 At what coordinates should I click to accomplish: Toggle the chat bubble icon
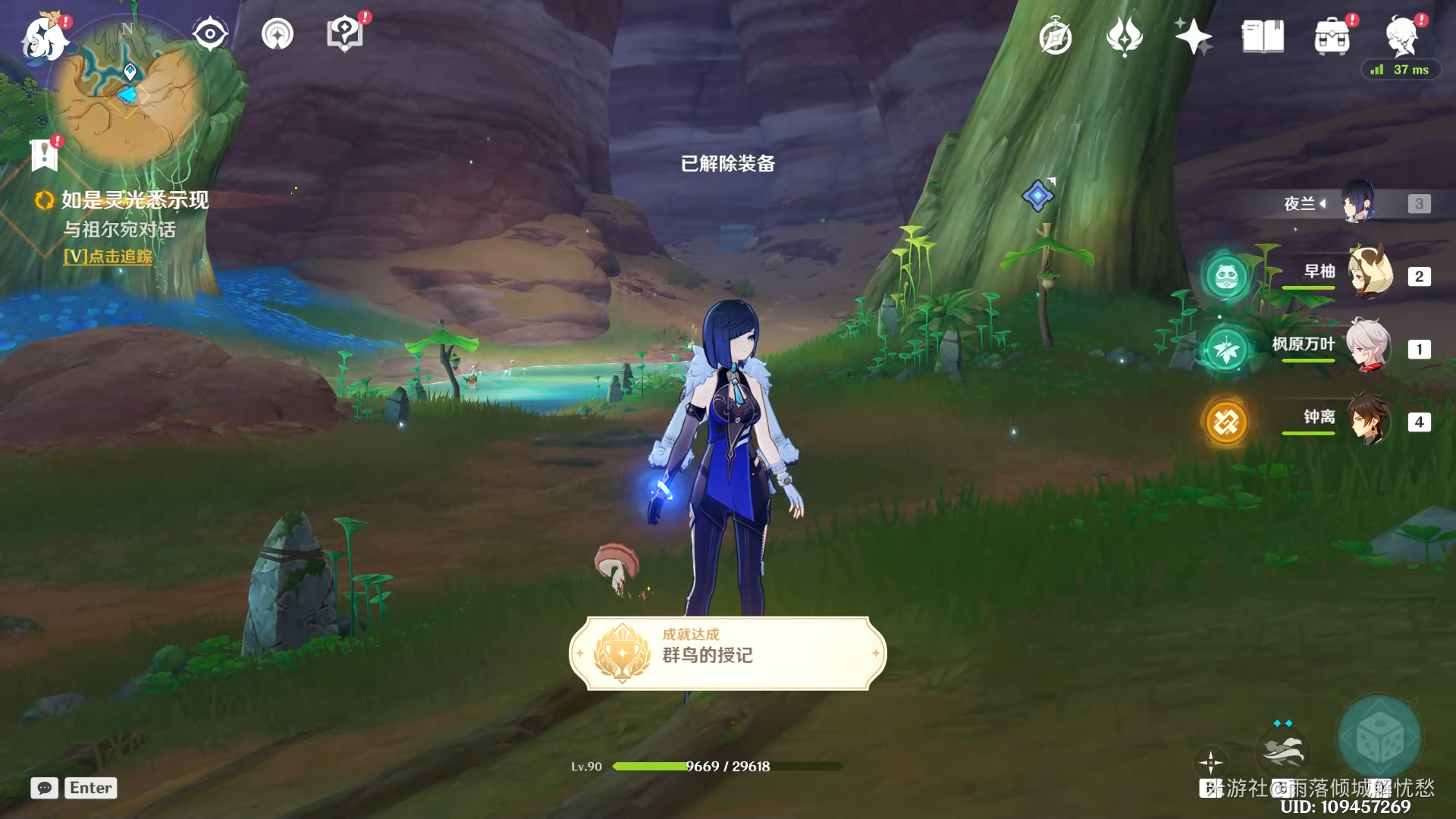(x=45, y=788)
